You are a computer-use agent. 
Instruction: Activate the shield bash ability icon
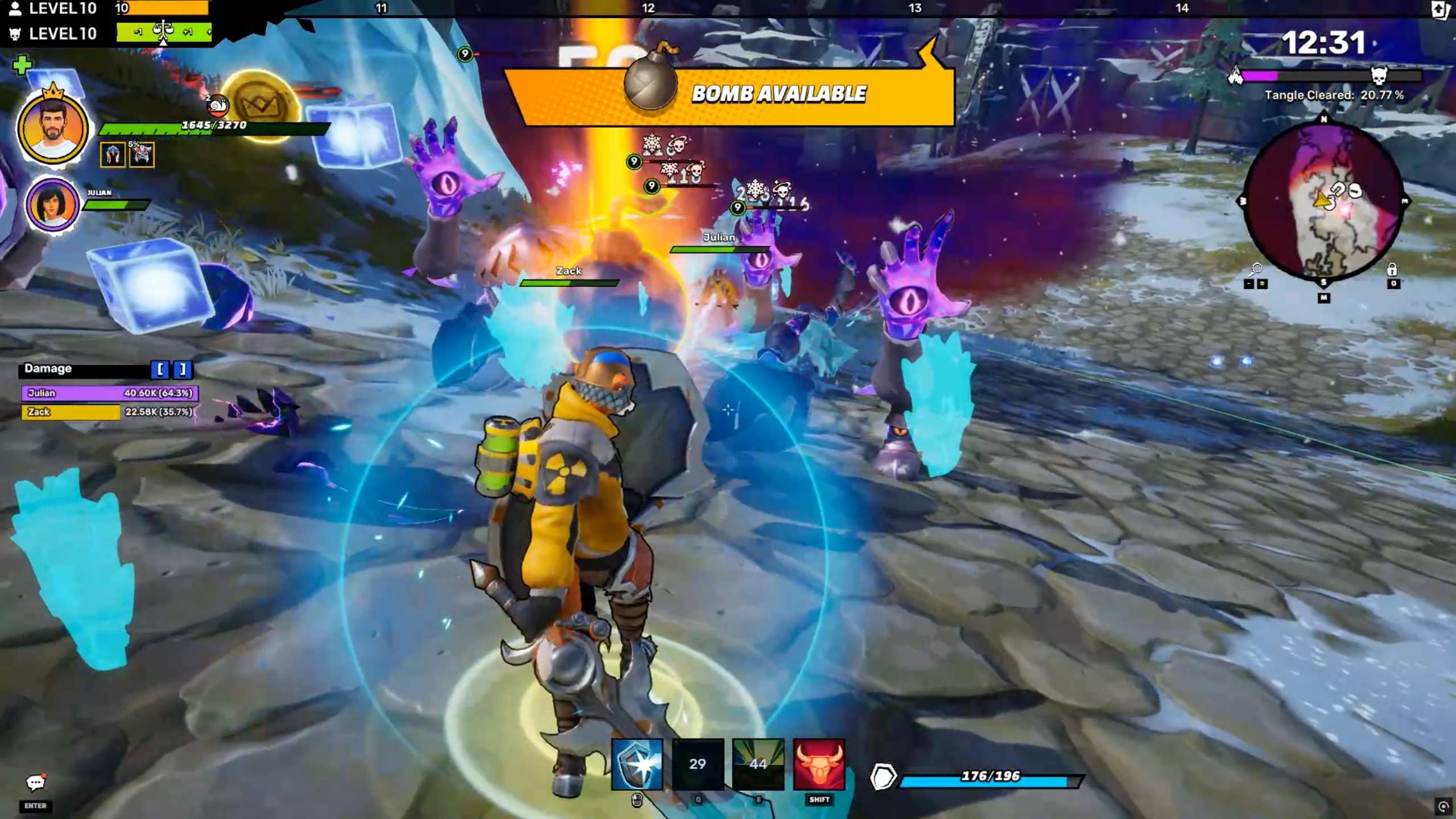tap(637, 764)
